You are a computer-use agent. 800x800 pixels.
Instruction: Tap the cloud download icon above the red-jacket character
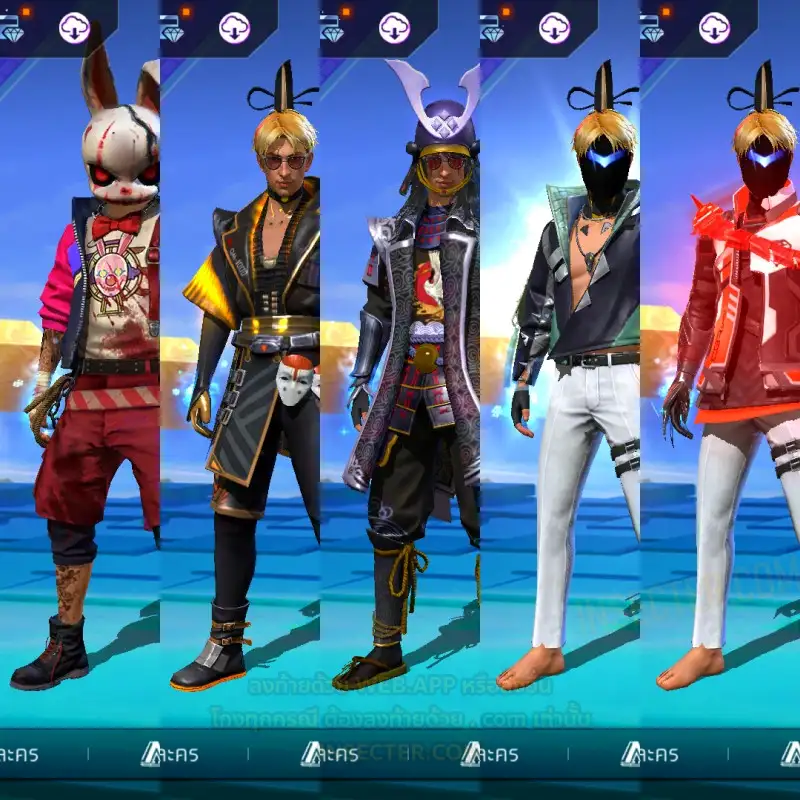pyautogui.click(x=715, y=28)
